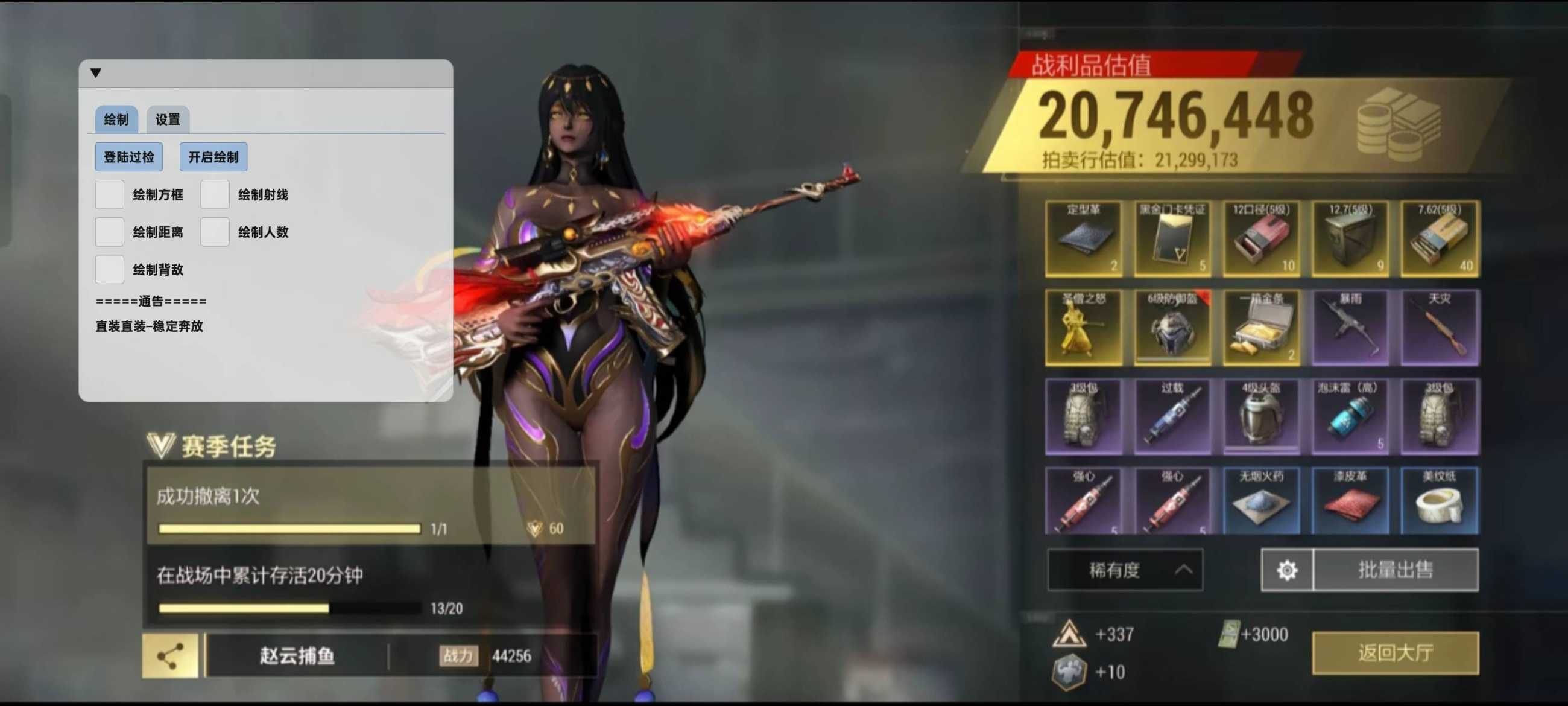Image resolution: width=1568 pixels, height=706 pixels.
Task: Click the 返回大厅 button
Action: (x=1394, y=652)
